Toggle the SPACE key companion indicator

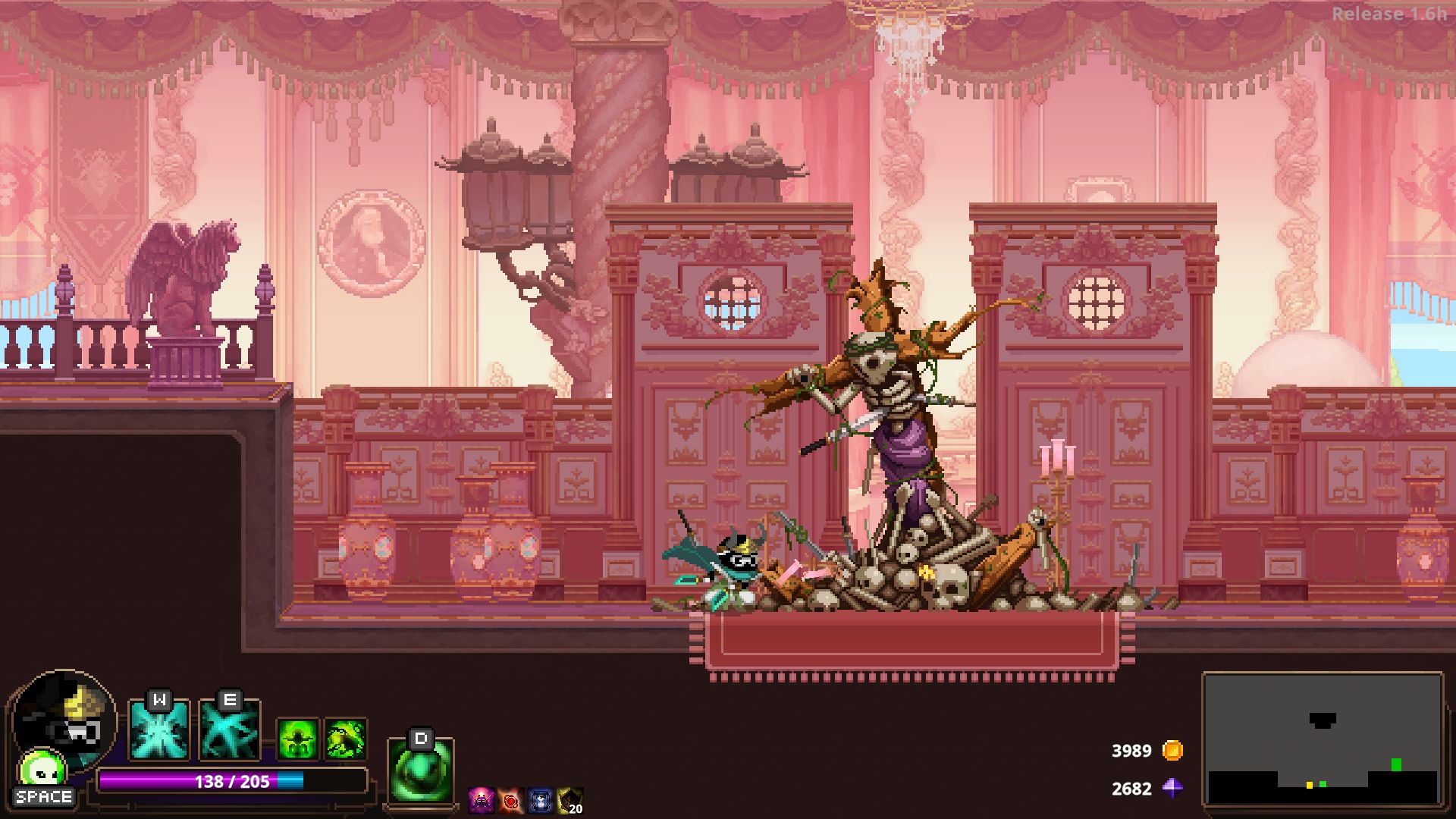pos(42,797)
